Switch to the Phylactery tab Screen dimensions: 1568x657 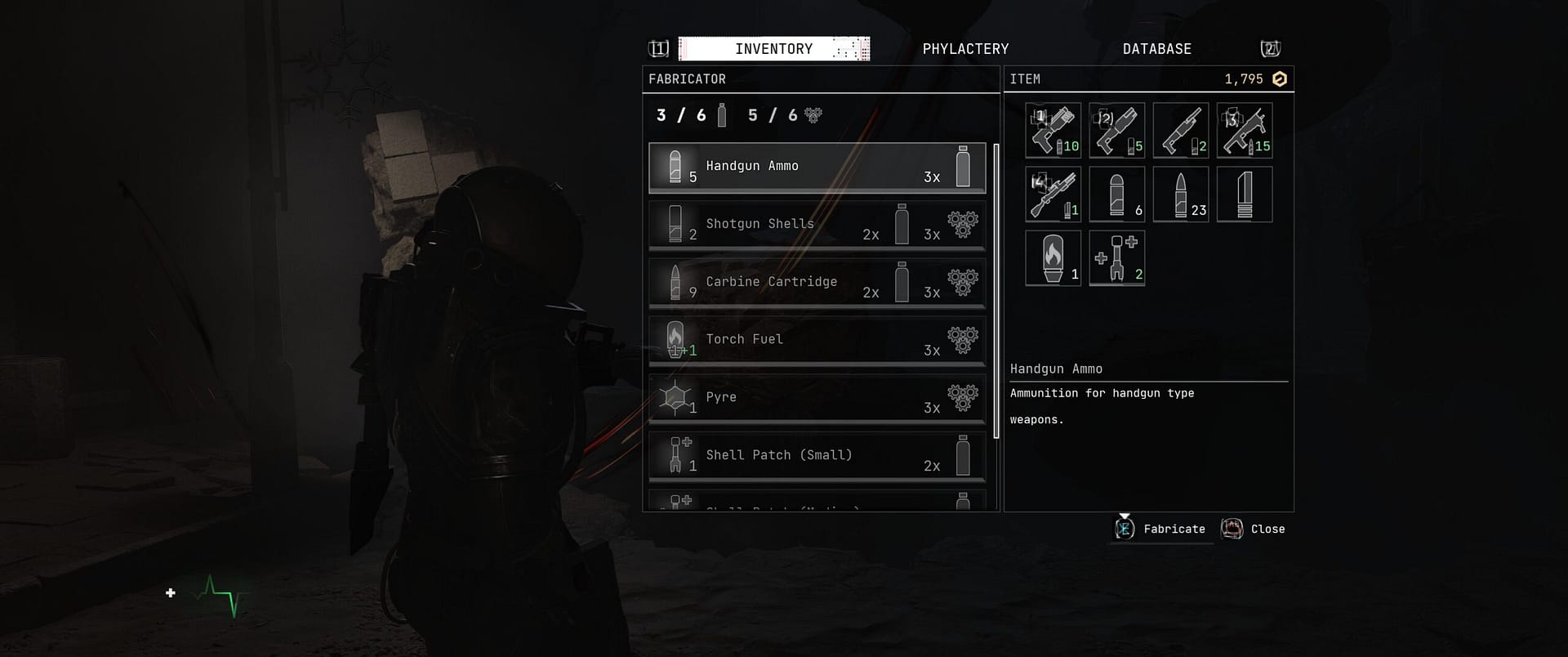coord(965,49)
